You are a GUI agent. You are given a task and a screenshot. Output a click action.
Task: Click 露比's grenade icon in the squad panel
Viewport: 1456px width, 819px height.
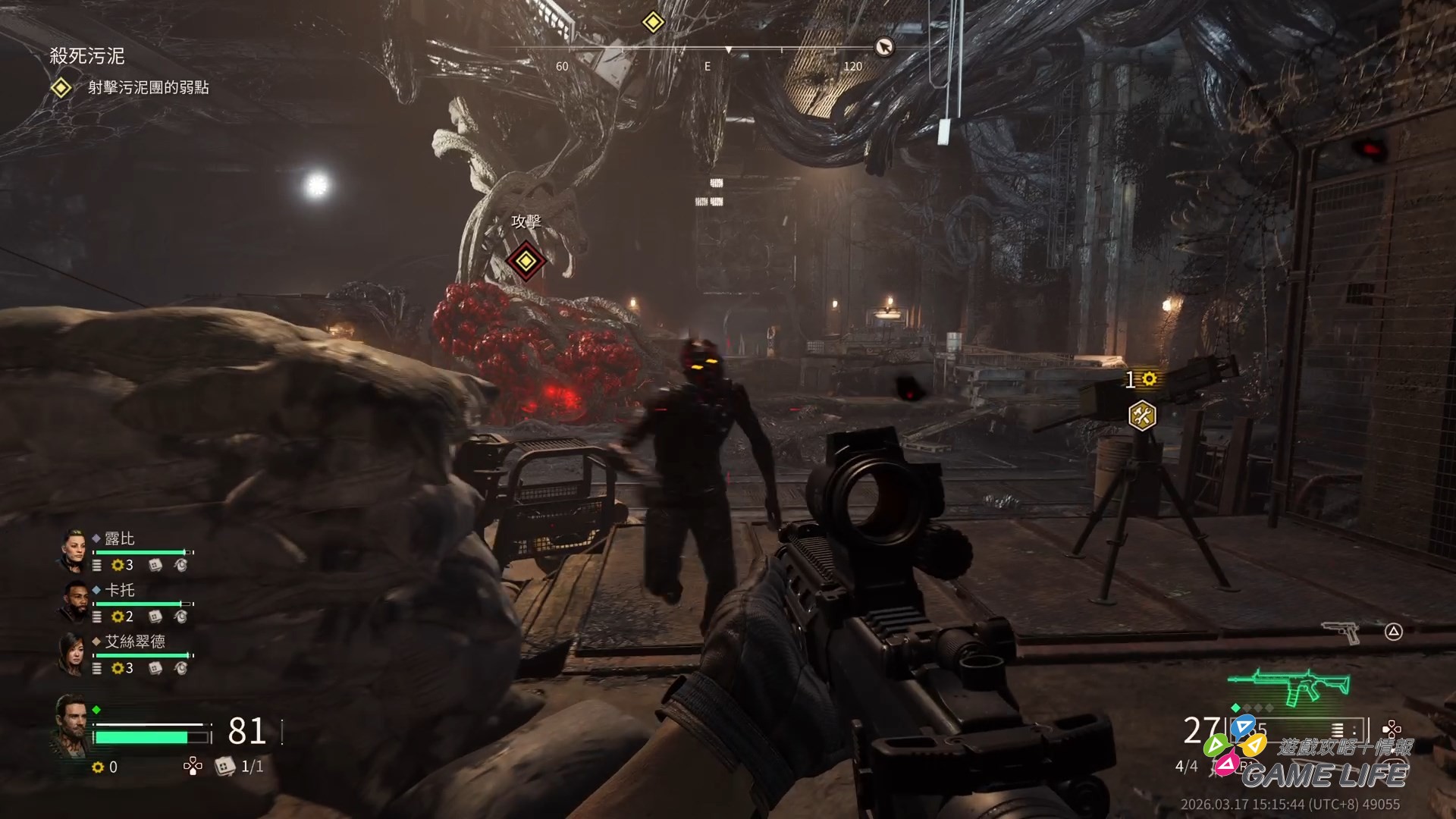[x=182, y=566]
